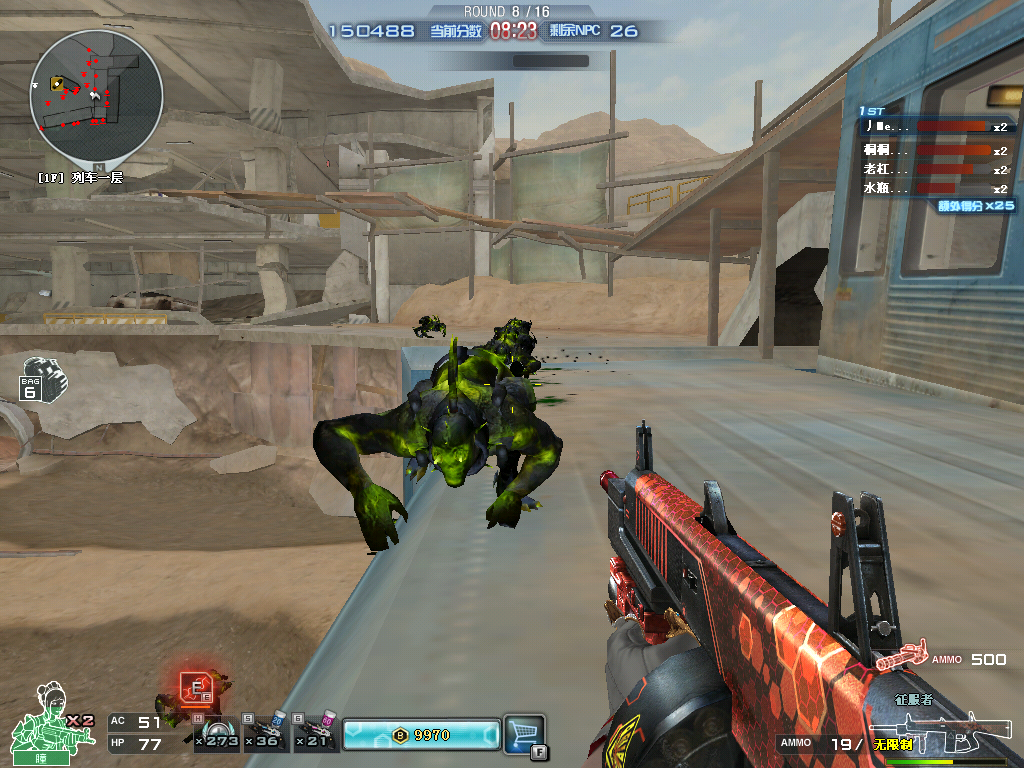Image resolution: width=1024 pixels, height=768 pixels.
Task: Click the circular radar minimap
Action: tap(96, 96)
